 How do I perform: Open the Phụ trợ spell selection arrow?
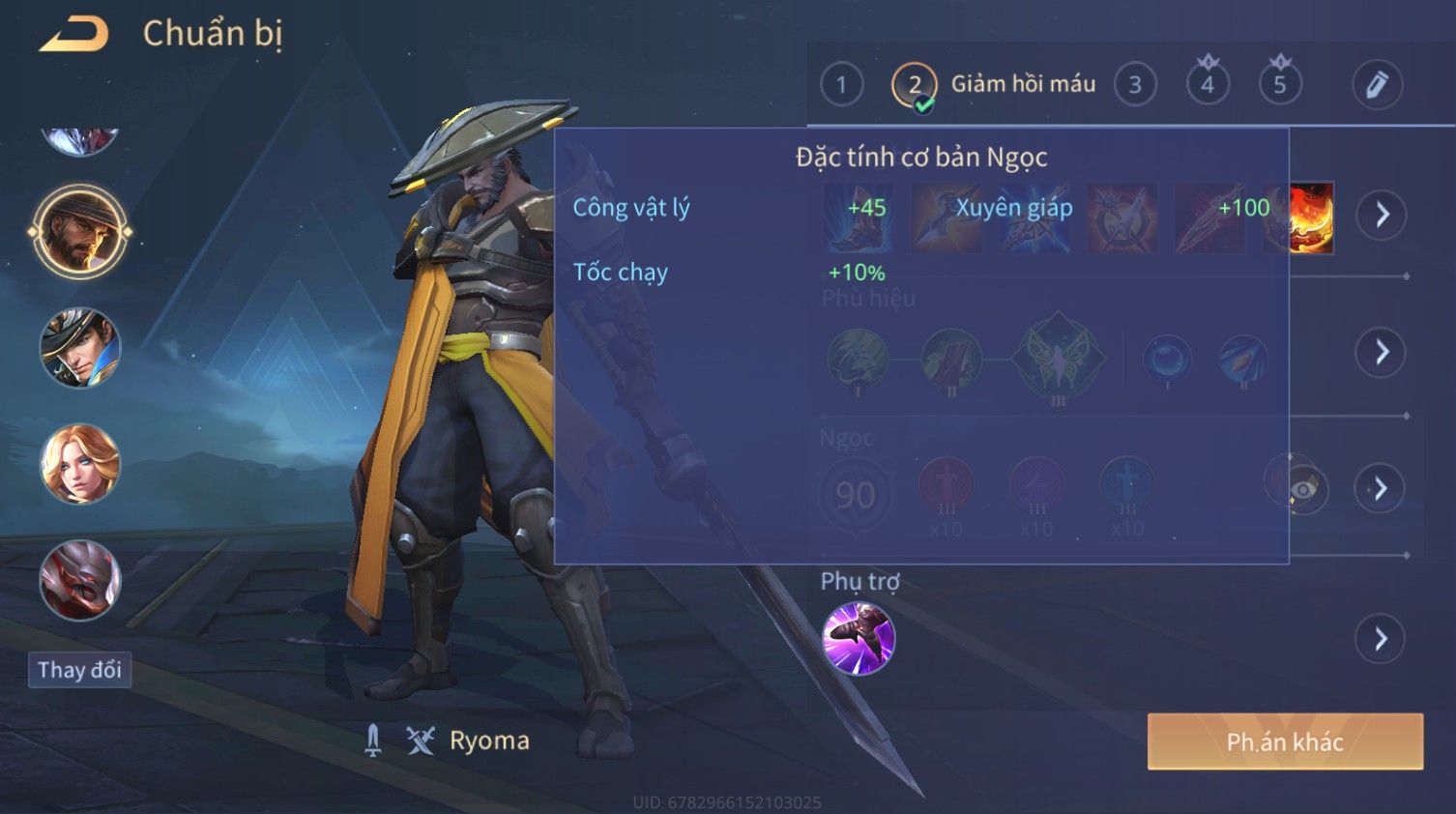pyautogui.click(x=1380, y=639)
